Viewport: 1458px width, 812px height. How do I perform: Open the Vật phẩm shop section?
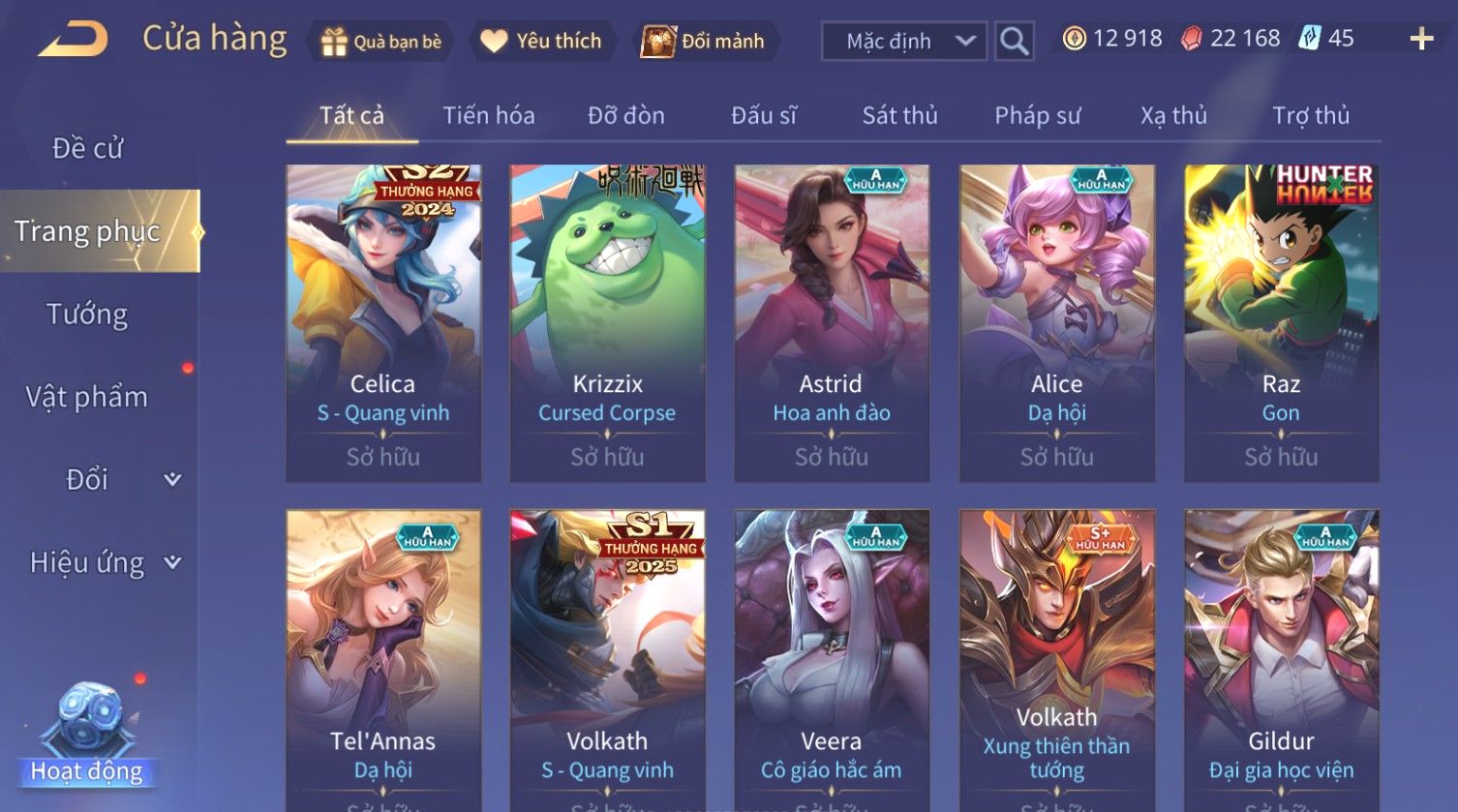[x=87, y=397]
